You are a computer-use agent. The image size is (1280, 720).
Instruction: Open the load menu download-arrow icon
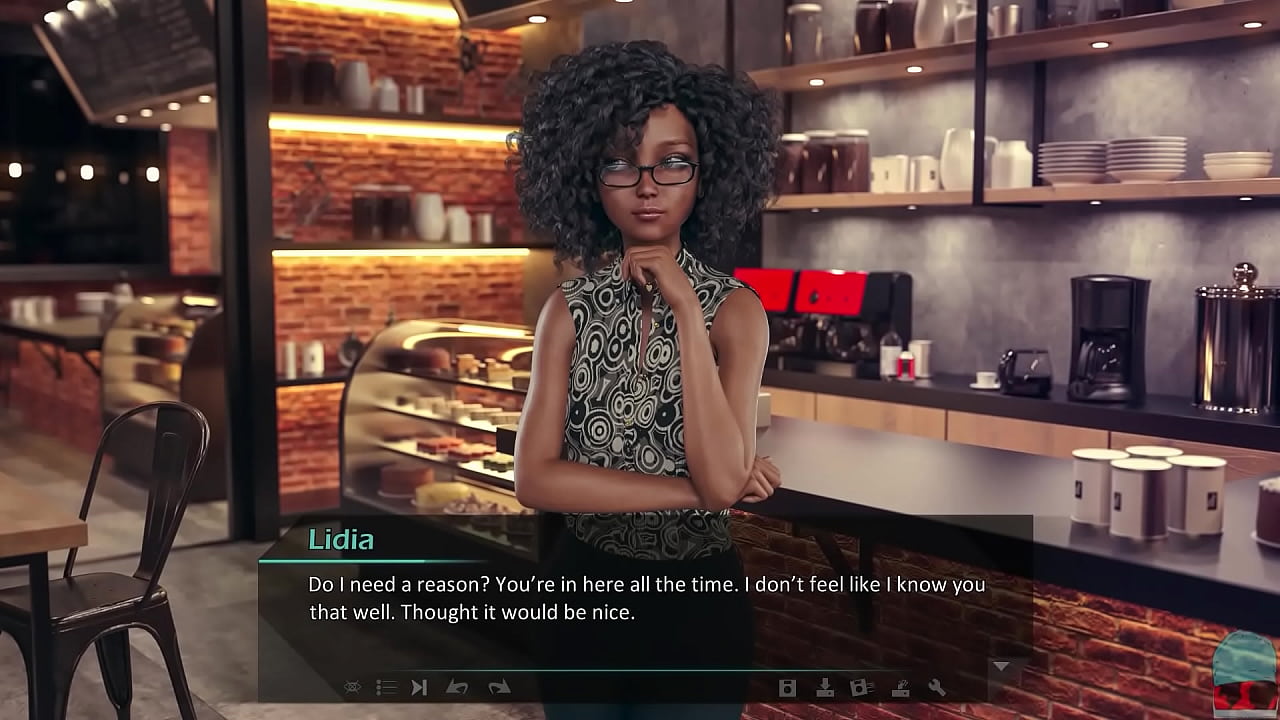pyautogui.click(x=825, y=687)
